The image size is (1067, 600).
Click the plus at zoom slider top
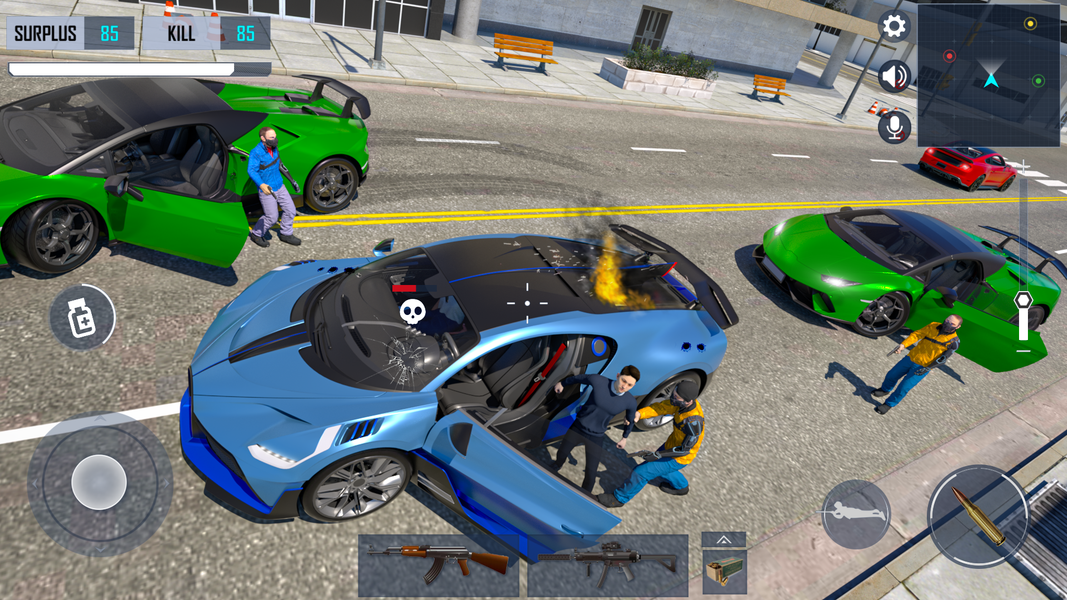tap(1023, 166)
